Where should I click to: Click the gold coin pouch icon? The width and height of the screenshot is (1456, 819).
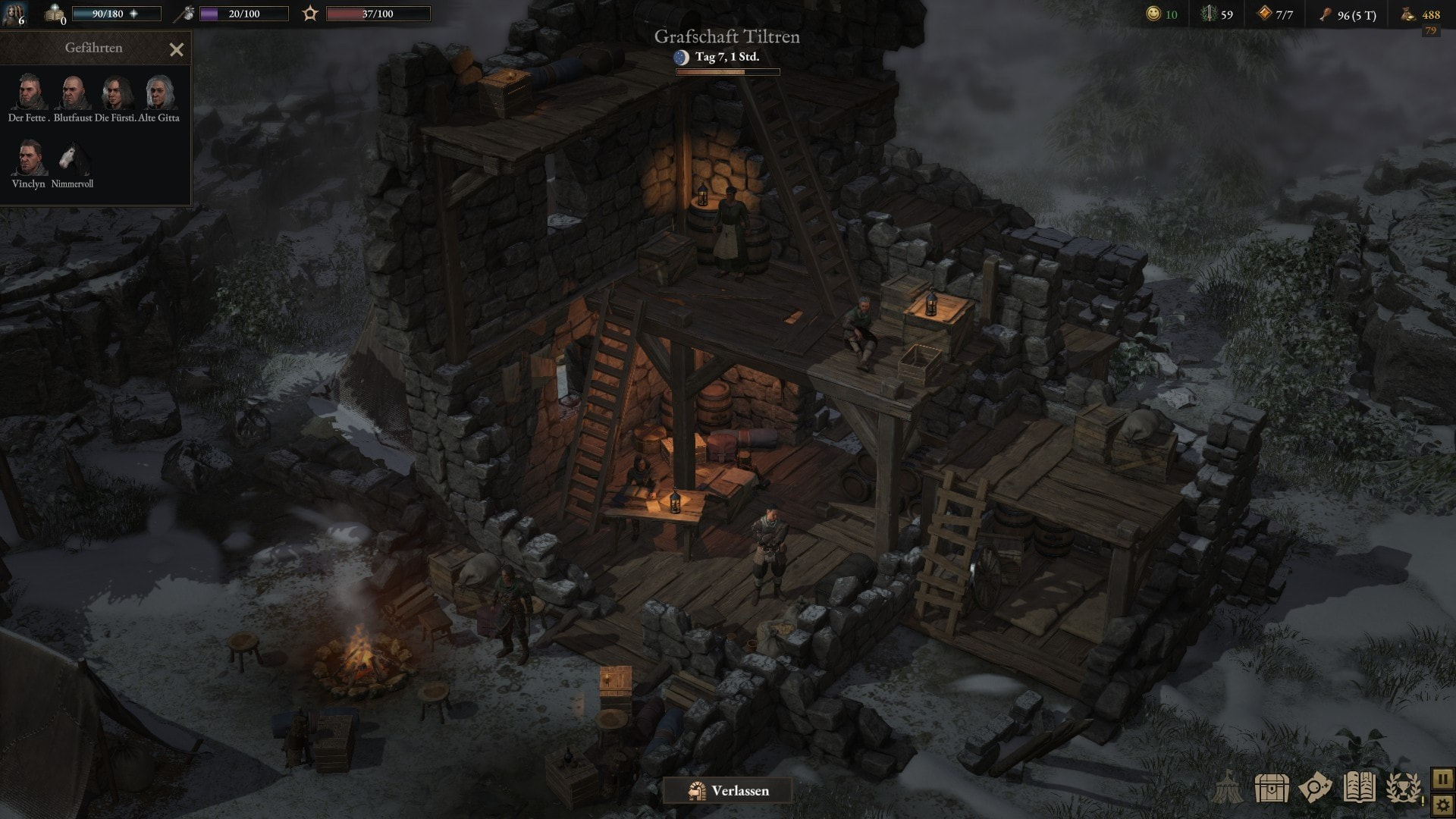[1408, 14]
